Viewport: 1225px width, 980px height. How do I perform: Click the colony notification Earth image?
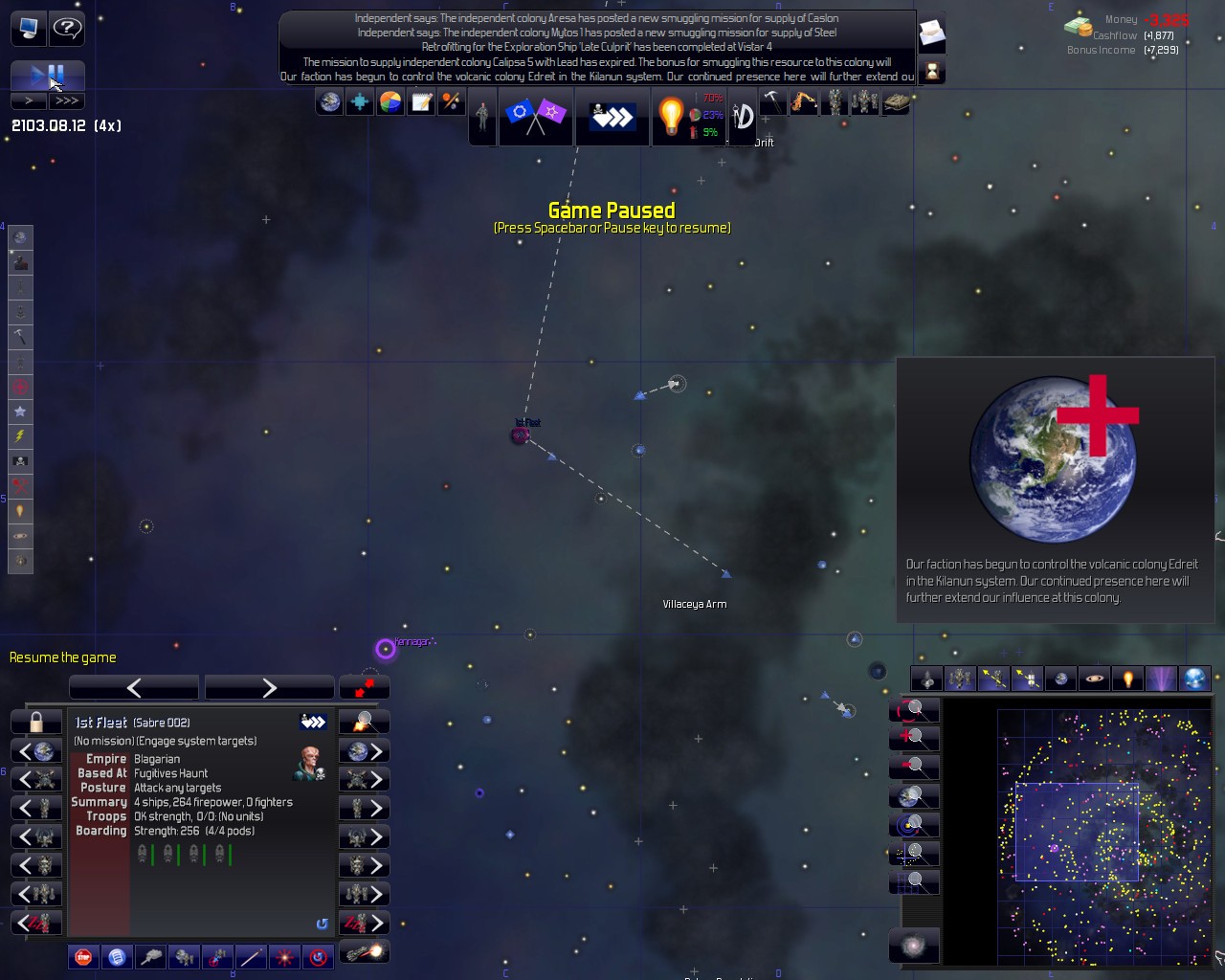(1054, 459)
